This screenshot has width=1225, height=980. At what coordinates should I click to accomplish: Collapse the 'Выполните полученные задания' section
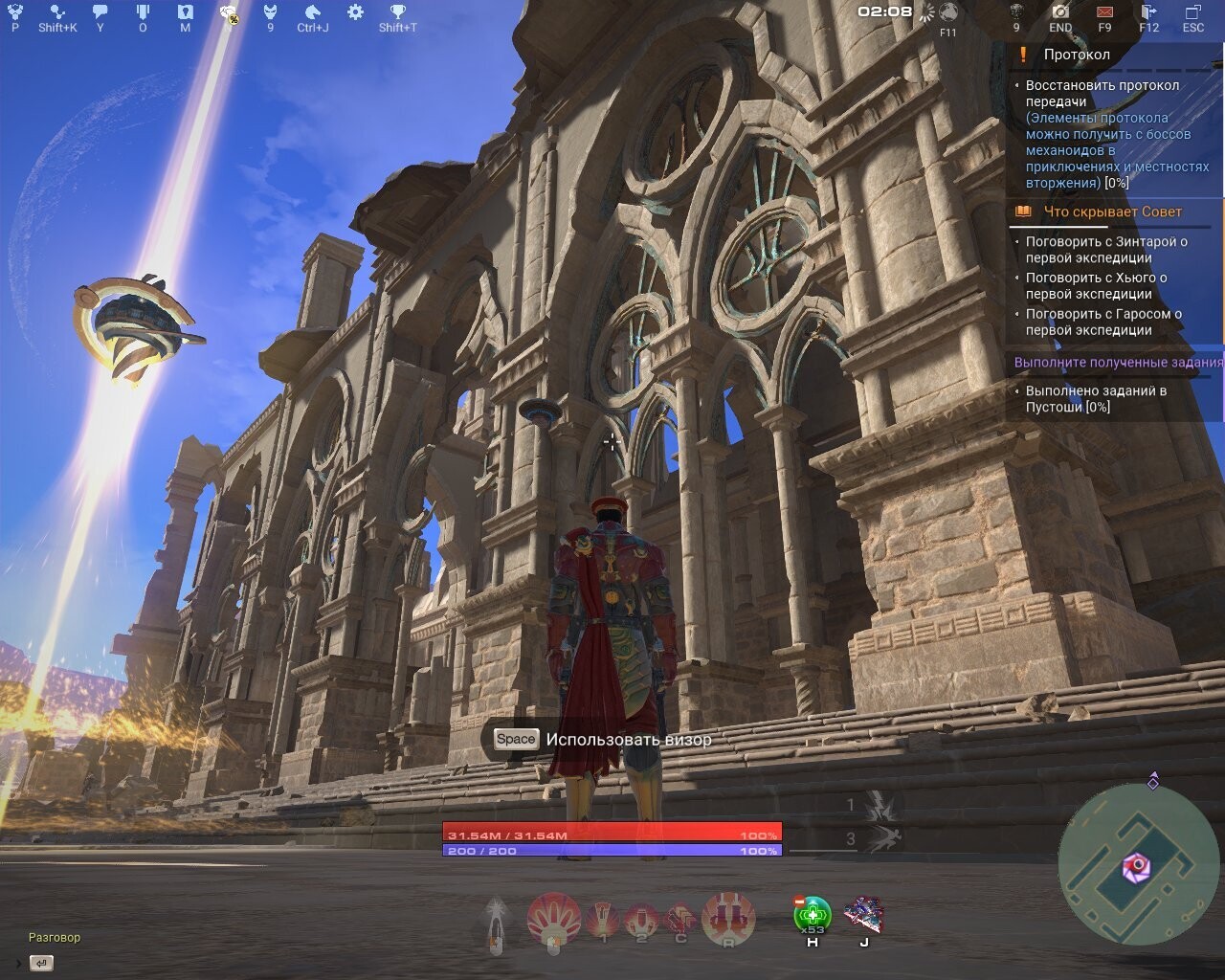tap(1118, 363)
